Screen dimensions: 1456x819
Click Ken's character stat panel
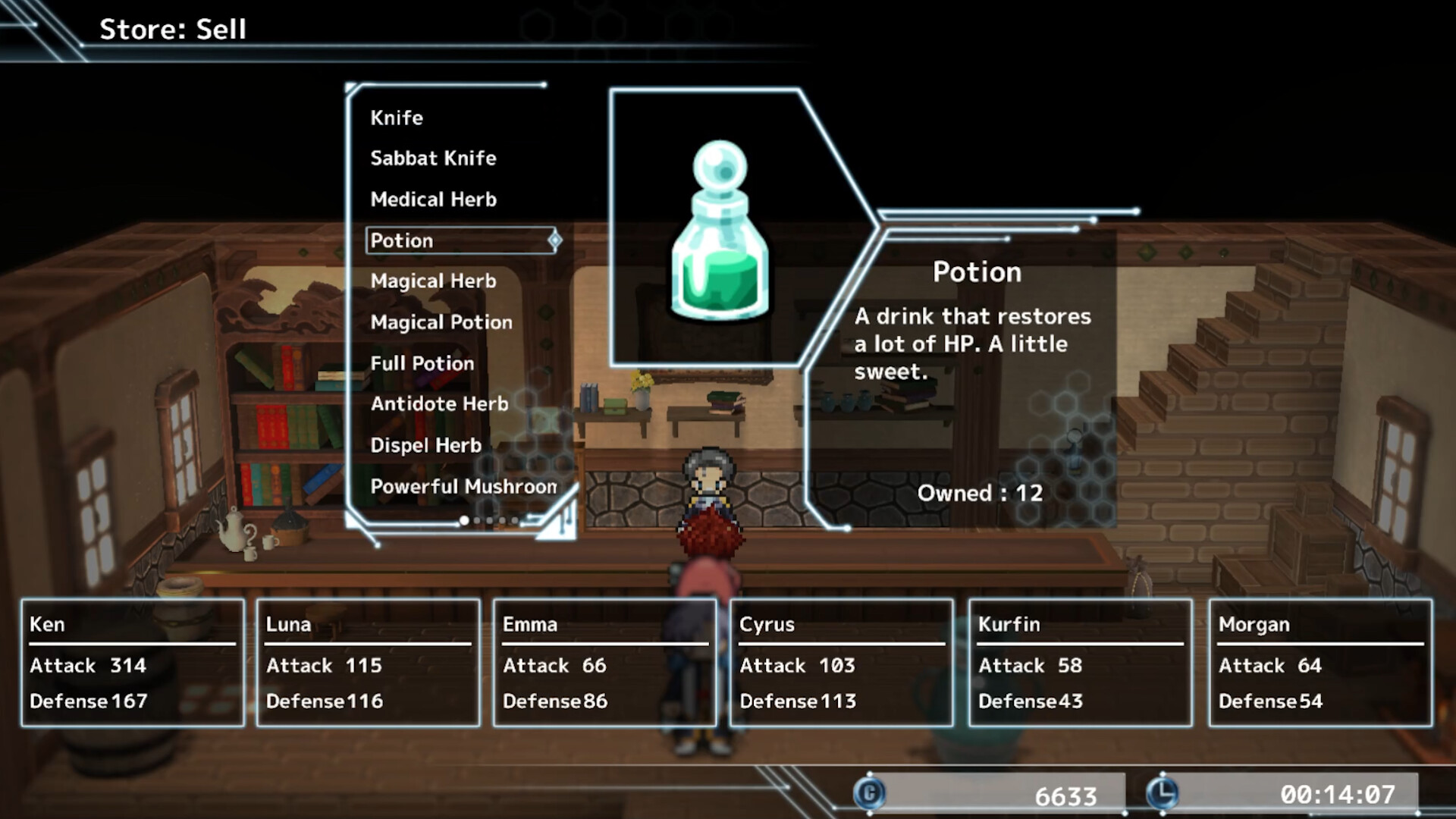click(133, 664)
